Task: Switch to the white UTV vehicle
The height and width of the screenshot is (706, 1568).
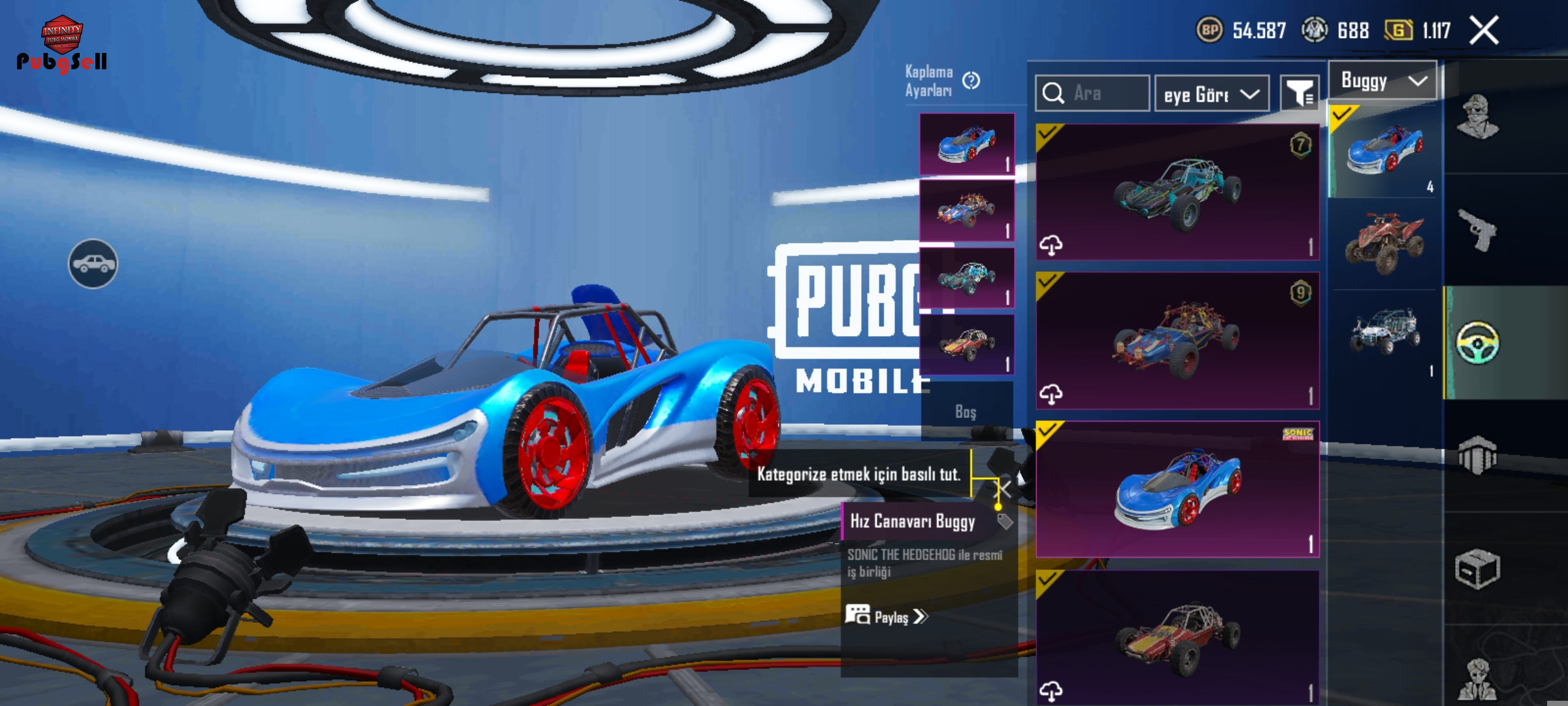Action: pos(1384,332)
